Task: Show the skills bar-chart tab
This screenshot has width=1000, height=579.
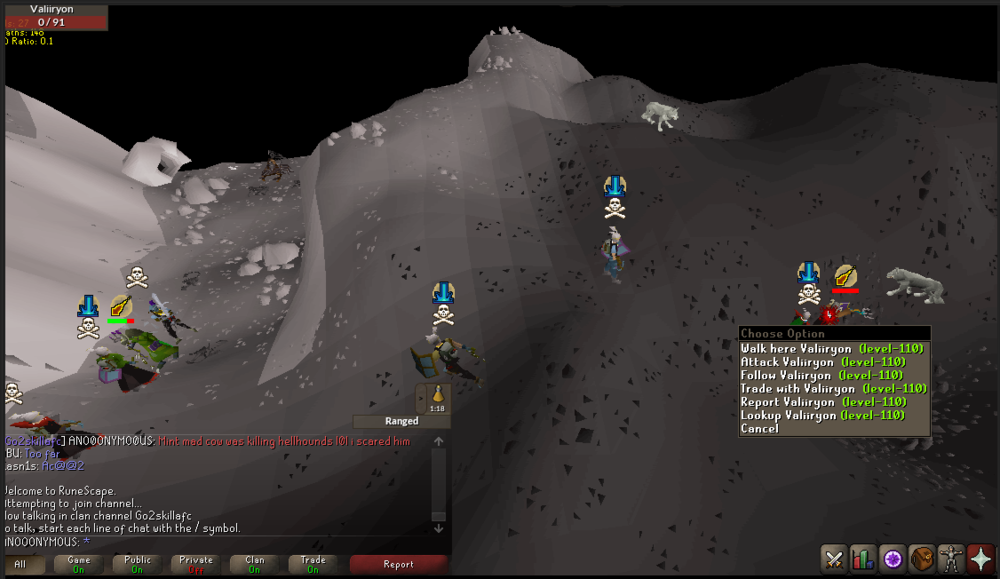Action: click(863, 558)
